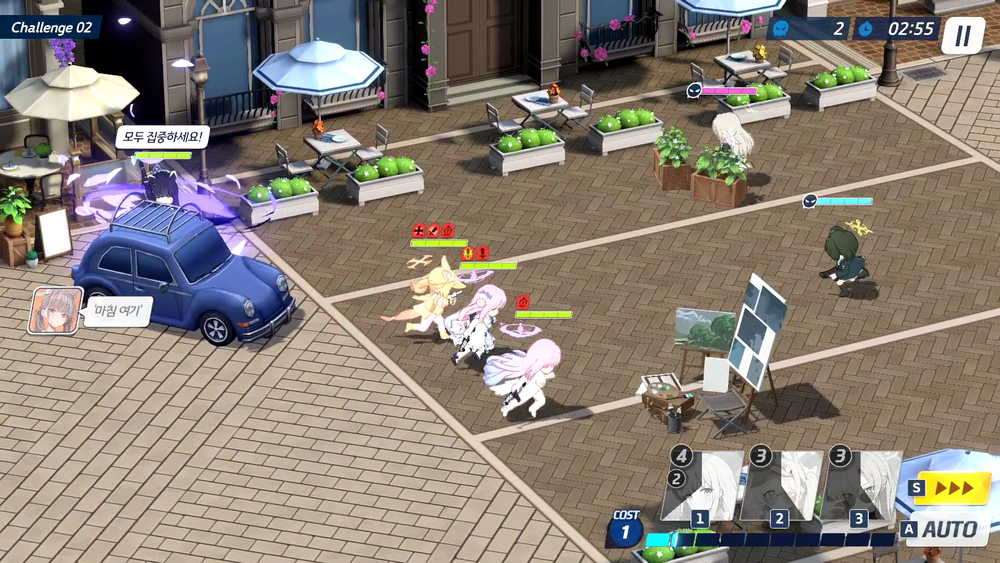Select the second skill card labeled 2
This screenshot has width=1000, height=563.
pyautogui.click(x=781, y=487)
